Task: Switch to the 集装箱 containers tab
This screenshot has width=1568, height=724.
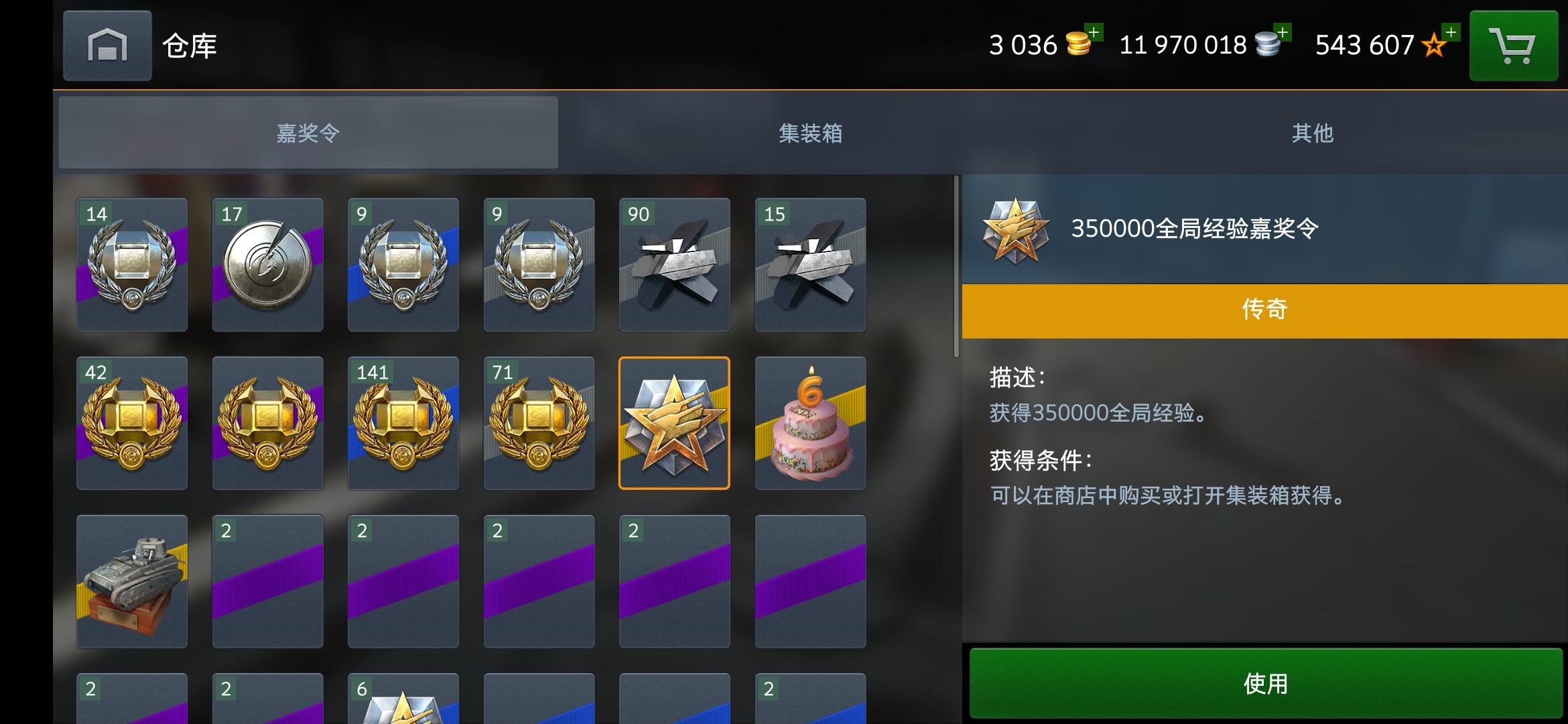Action: point(811,133)
